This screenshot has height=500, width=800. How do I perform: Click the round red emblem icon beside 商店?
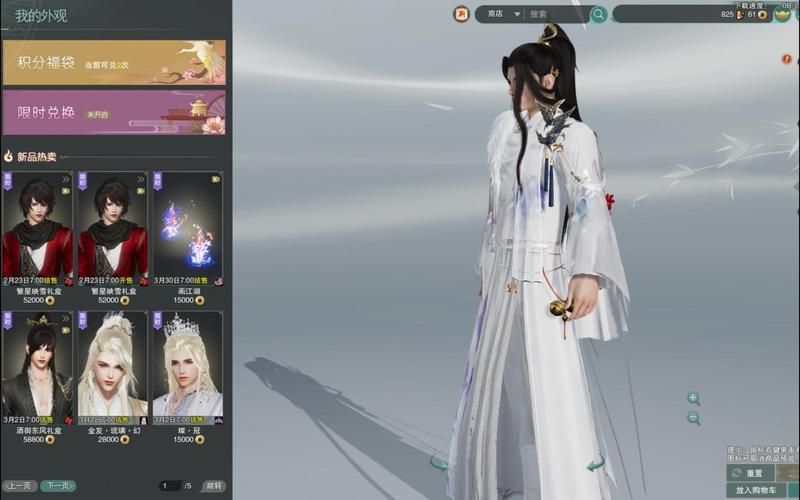coord(462,14)
